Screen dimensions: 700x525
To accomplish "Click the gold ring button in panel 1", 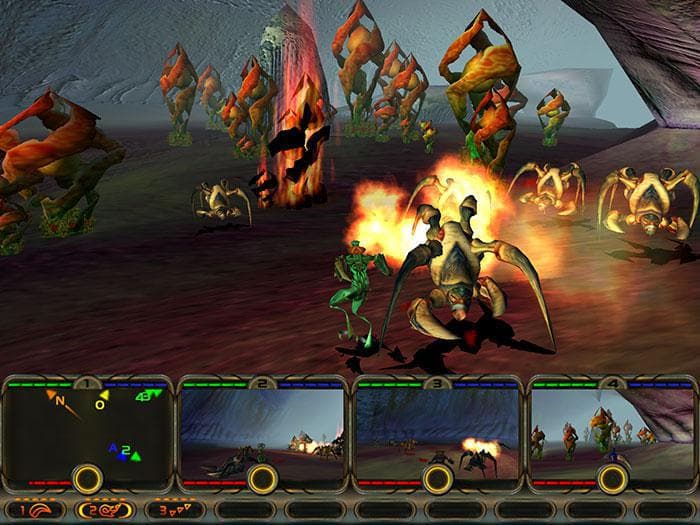I will tap(88, 478).
